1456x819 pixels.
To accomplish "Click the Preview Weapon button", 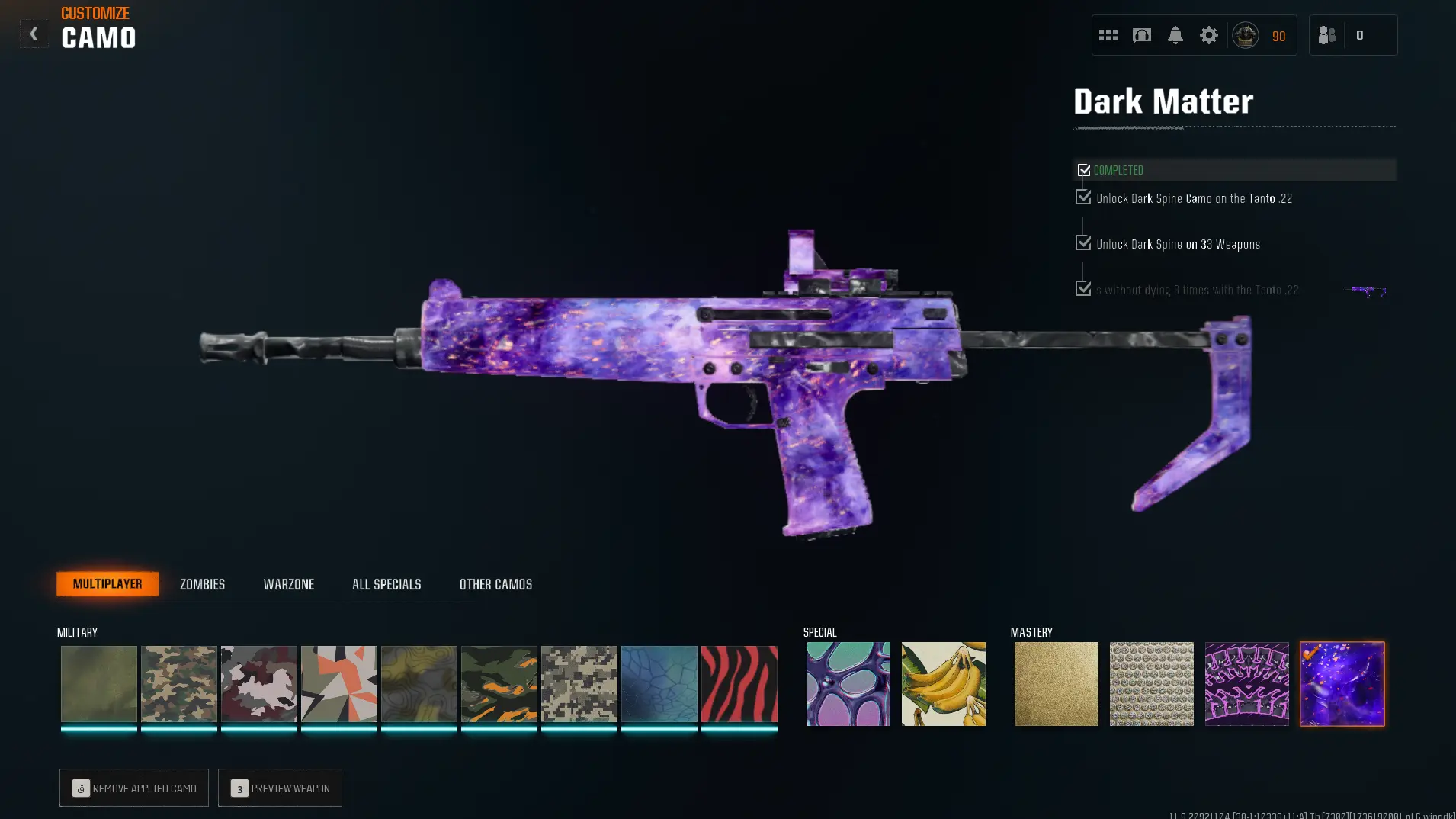I will (x=280, y=788).
